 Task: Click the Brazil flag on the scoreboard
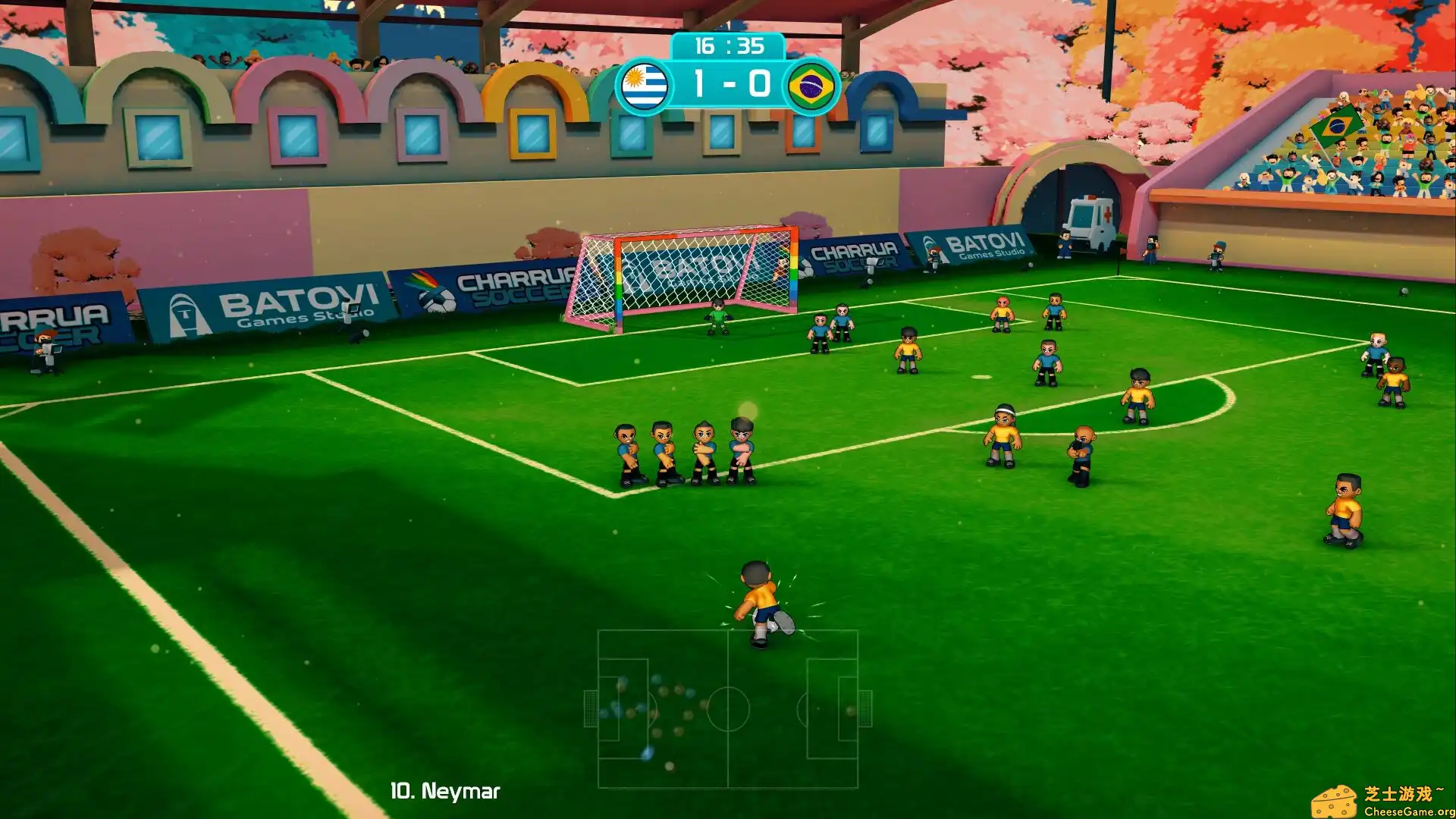[813, 83]
